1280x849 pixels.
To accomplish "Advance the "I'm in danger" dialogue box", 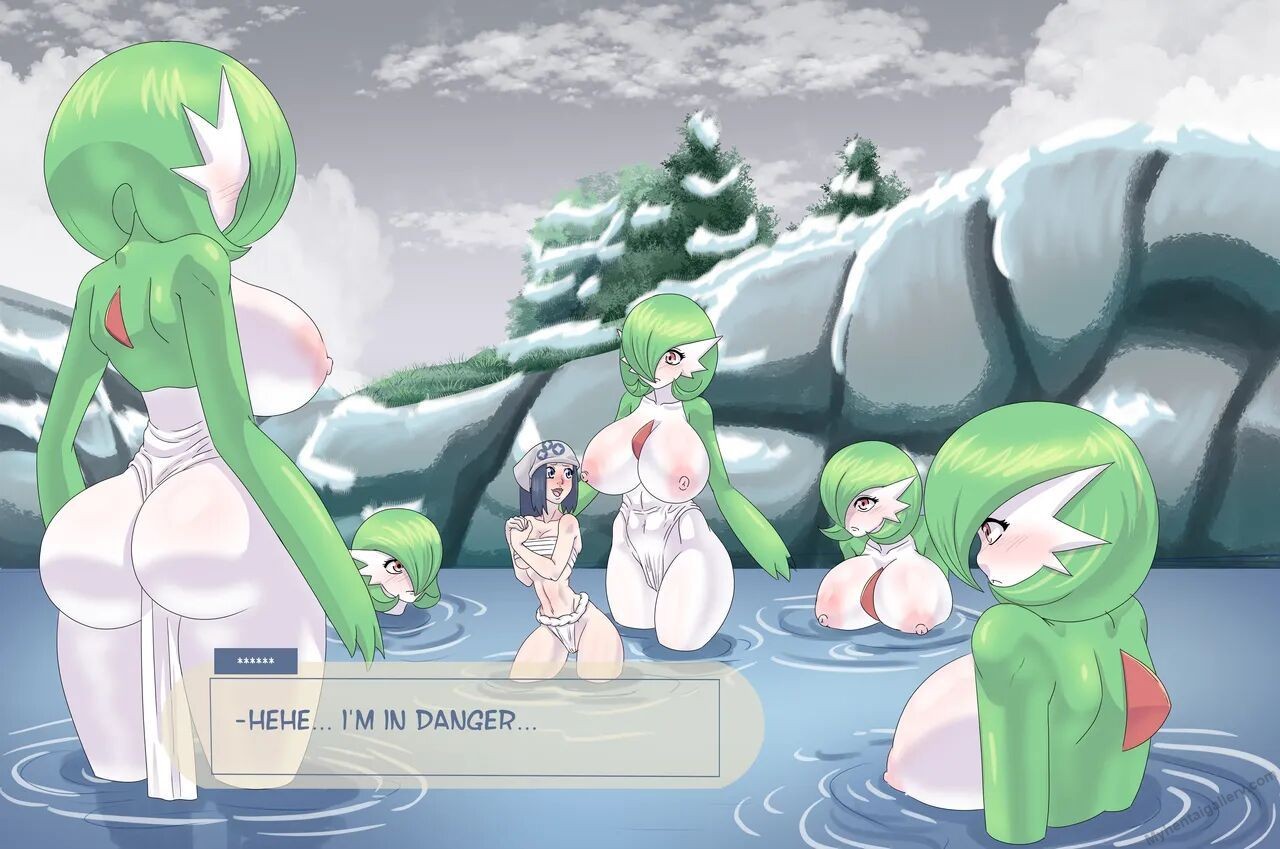I will coord(464,726).
